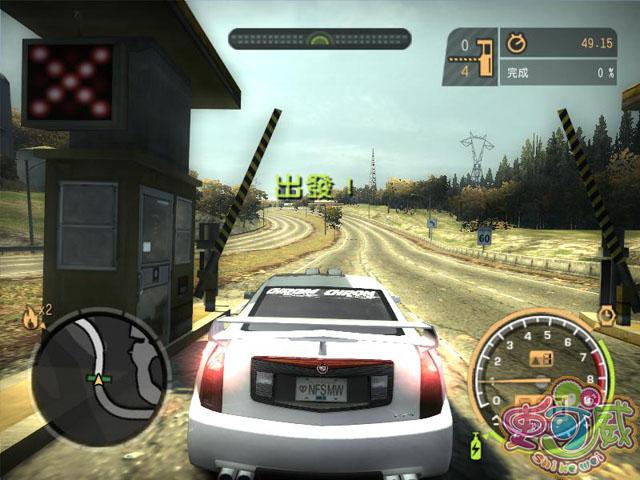
Task: Activate the green nitrous bottle icon
Action: (x=475, y=441)
